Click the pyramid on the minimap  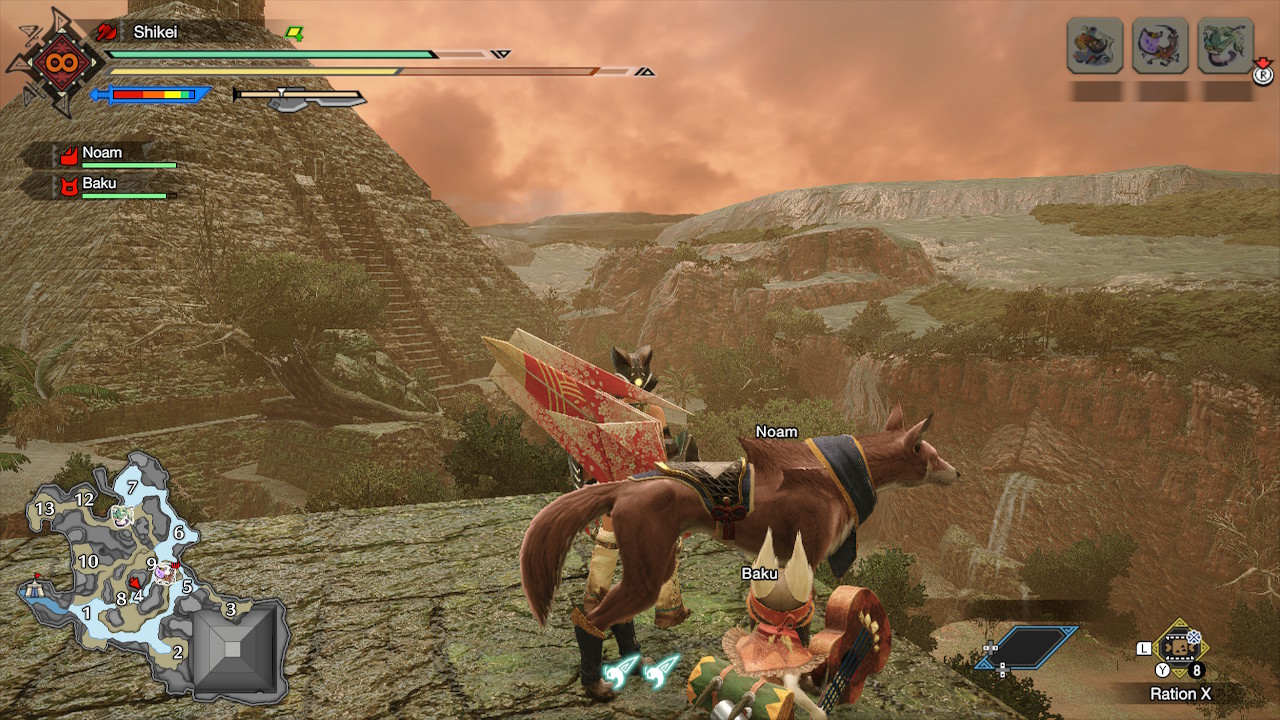click(x=233, y=649)
